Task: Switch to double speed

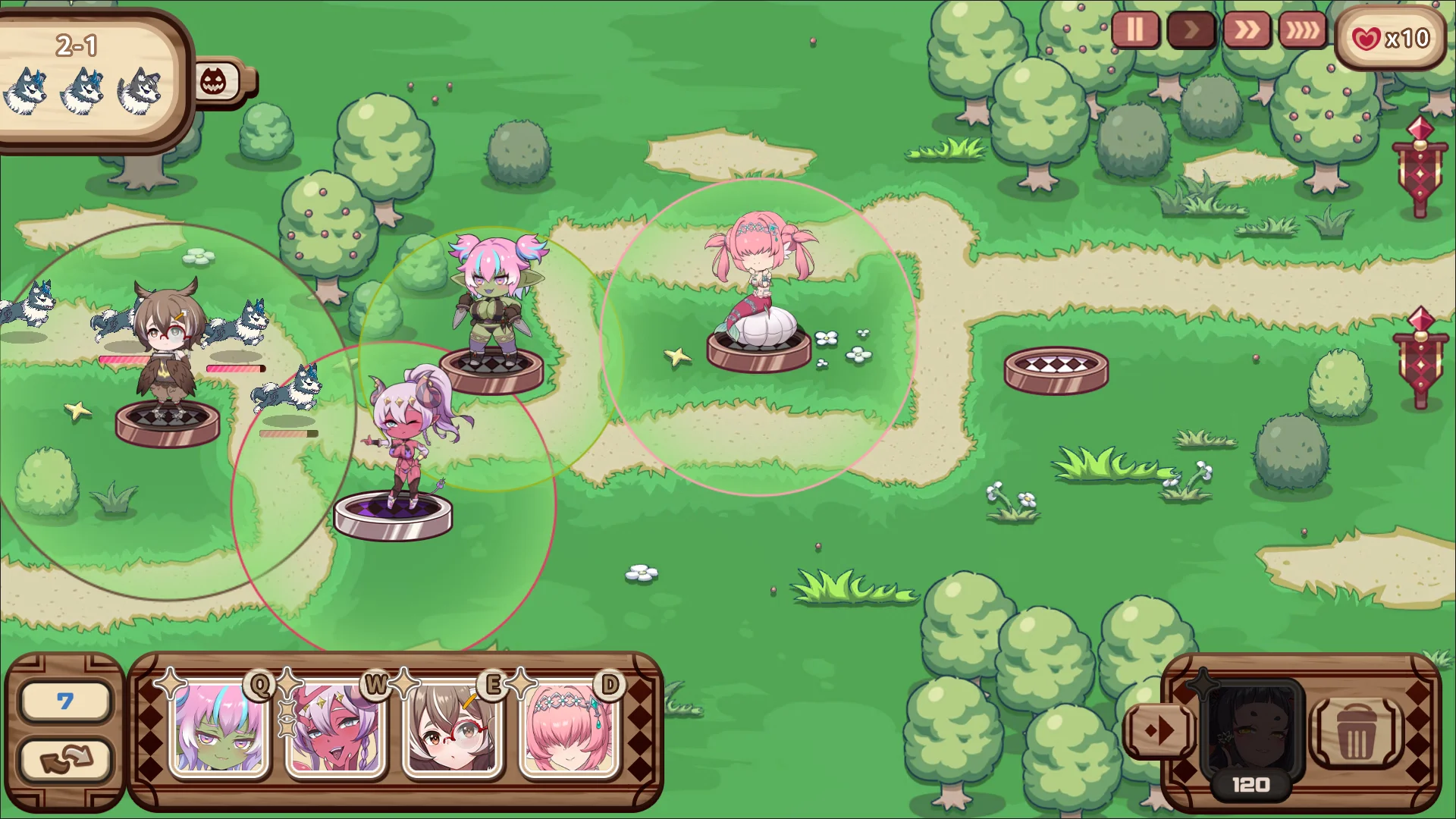Action: [1247, 30]
